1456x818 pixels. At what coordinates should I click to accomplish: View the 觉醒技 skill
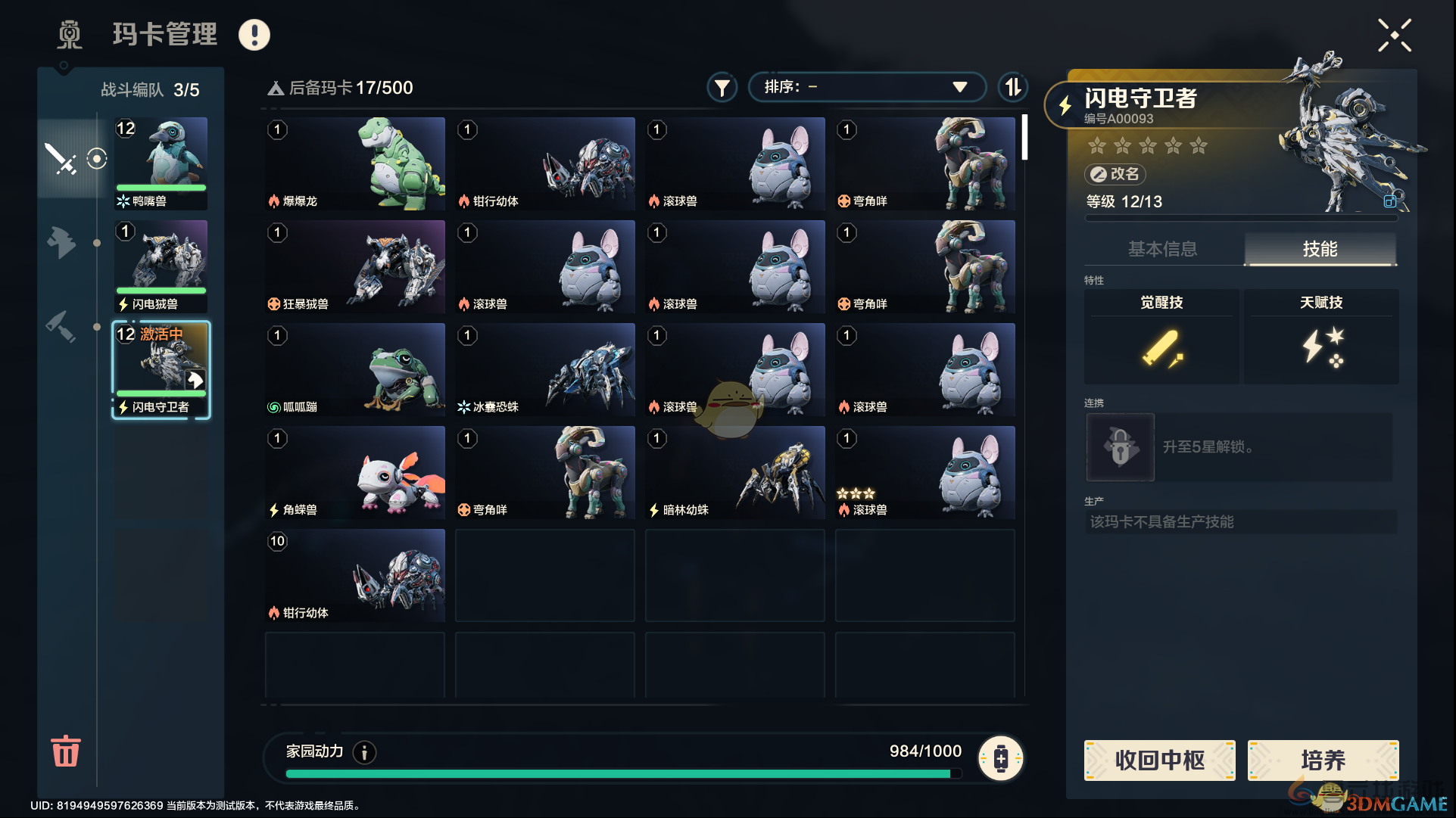coord(1161,337)
